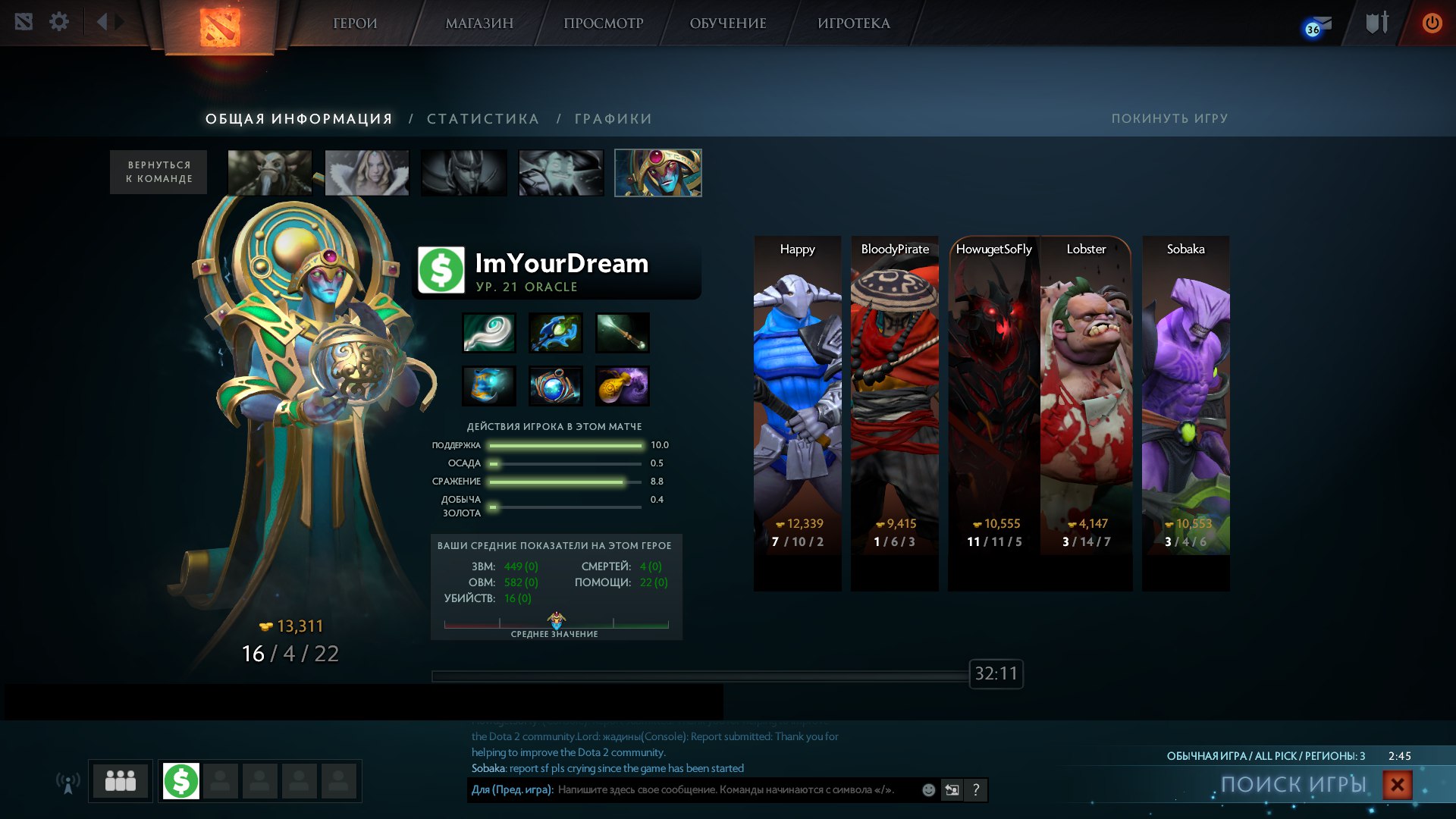Select the Crystal Maiden hero portrait
Image resolution: width=1456 pixels, height=819 pixels.
(367, 173)
